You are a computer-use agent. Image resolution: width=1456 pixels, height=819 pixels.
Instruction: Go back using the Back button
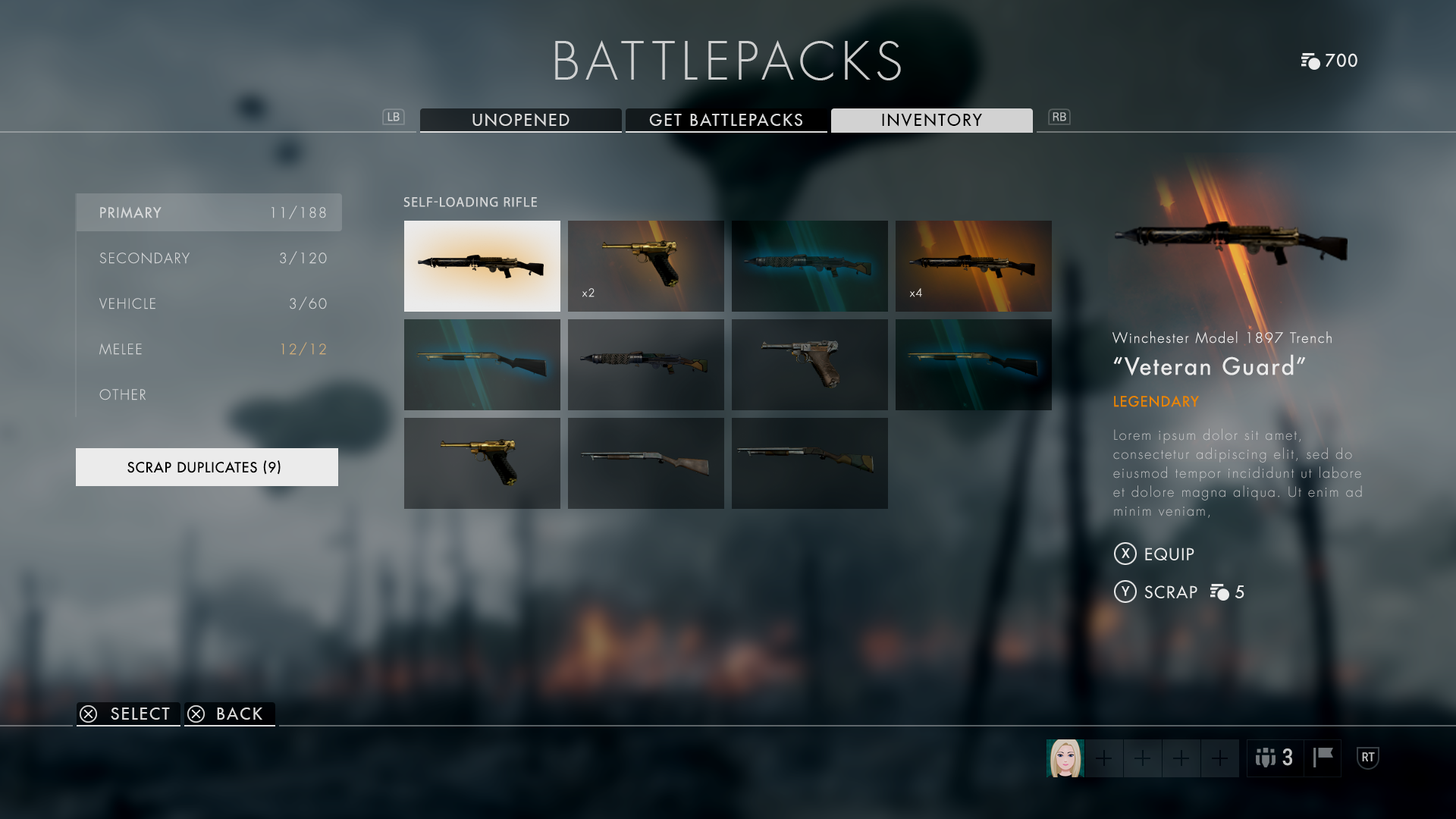[229, 714]
